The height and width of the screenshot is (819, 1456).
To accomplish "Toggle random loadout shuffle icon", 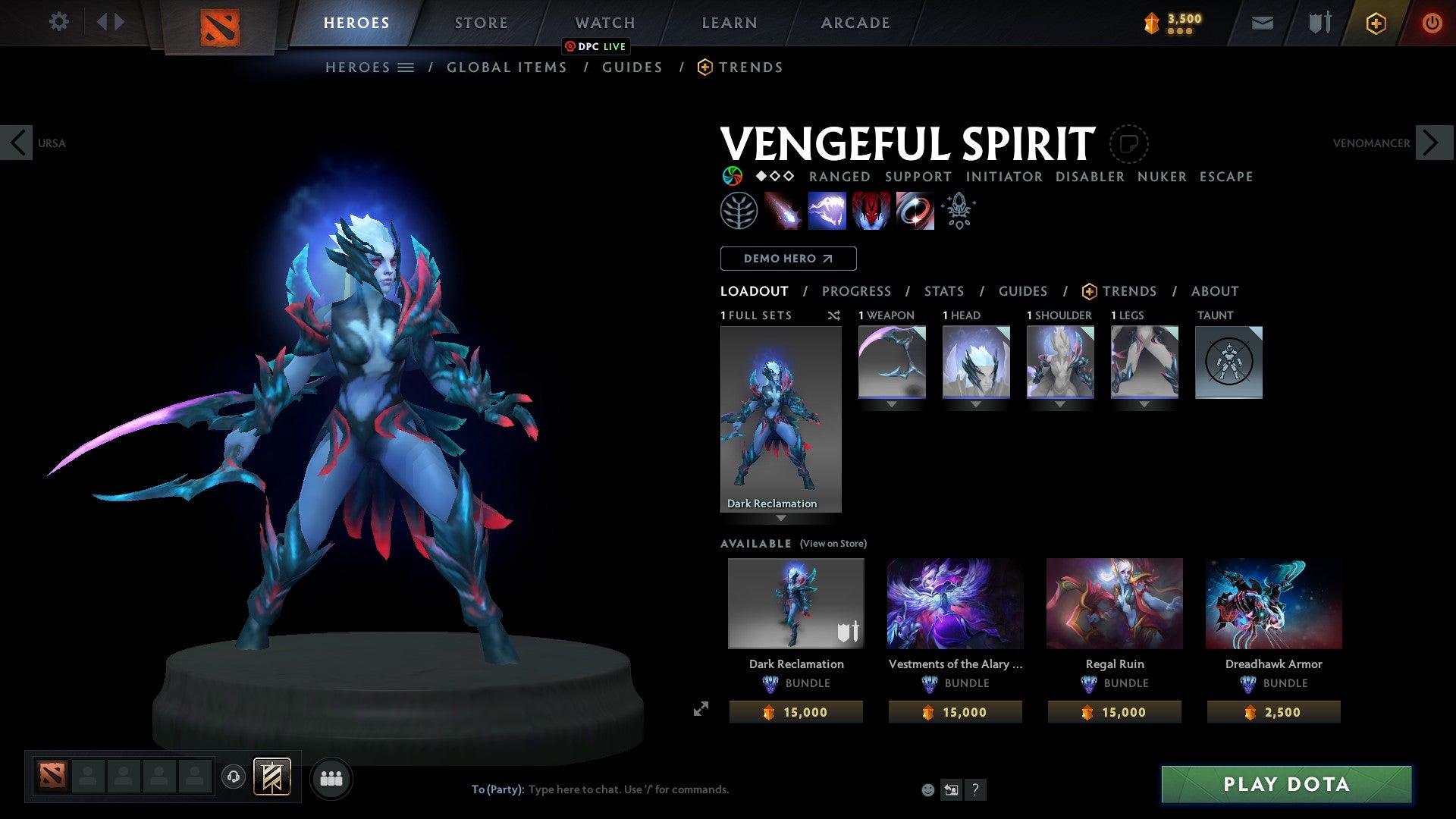I will click(x=833, y=315).
